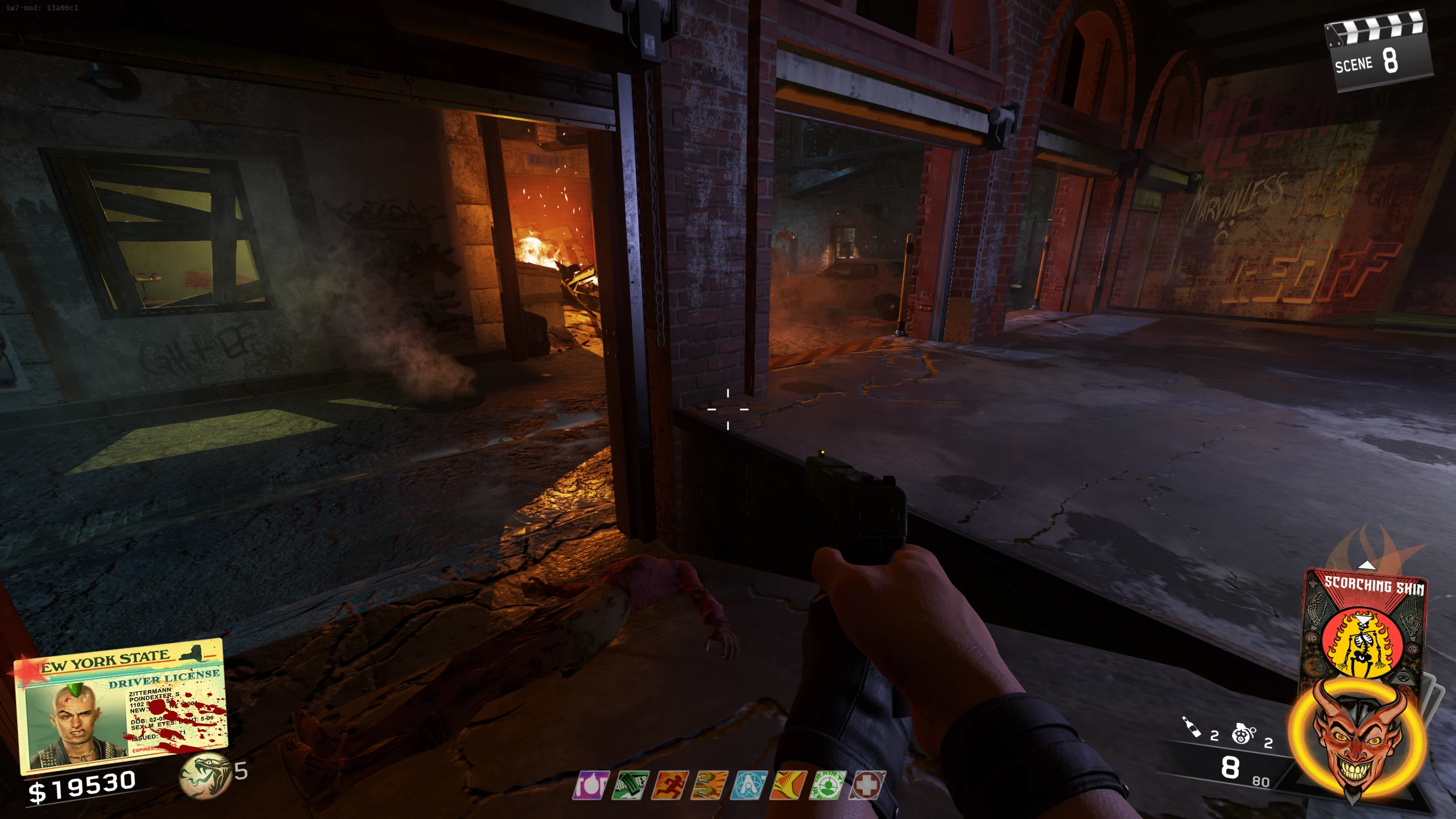This screenshot has width=1456, height=819.
Task: Choose the twin bullets perk icon
Action: [709, 785]
